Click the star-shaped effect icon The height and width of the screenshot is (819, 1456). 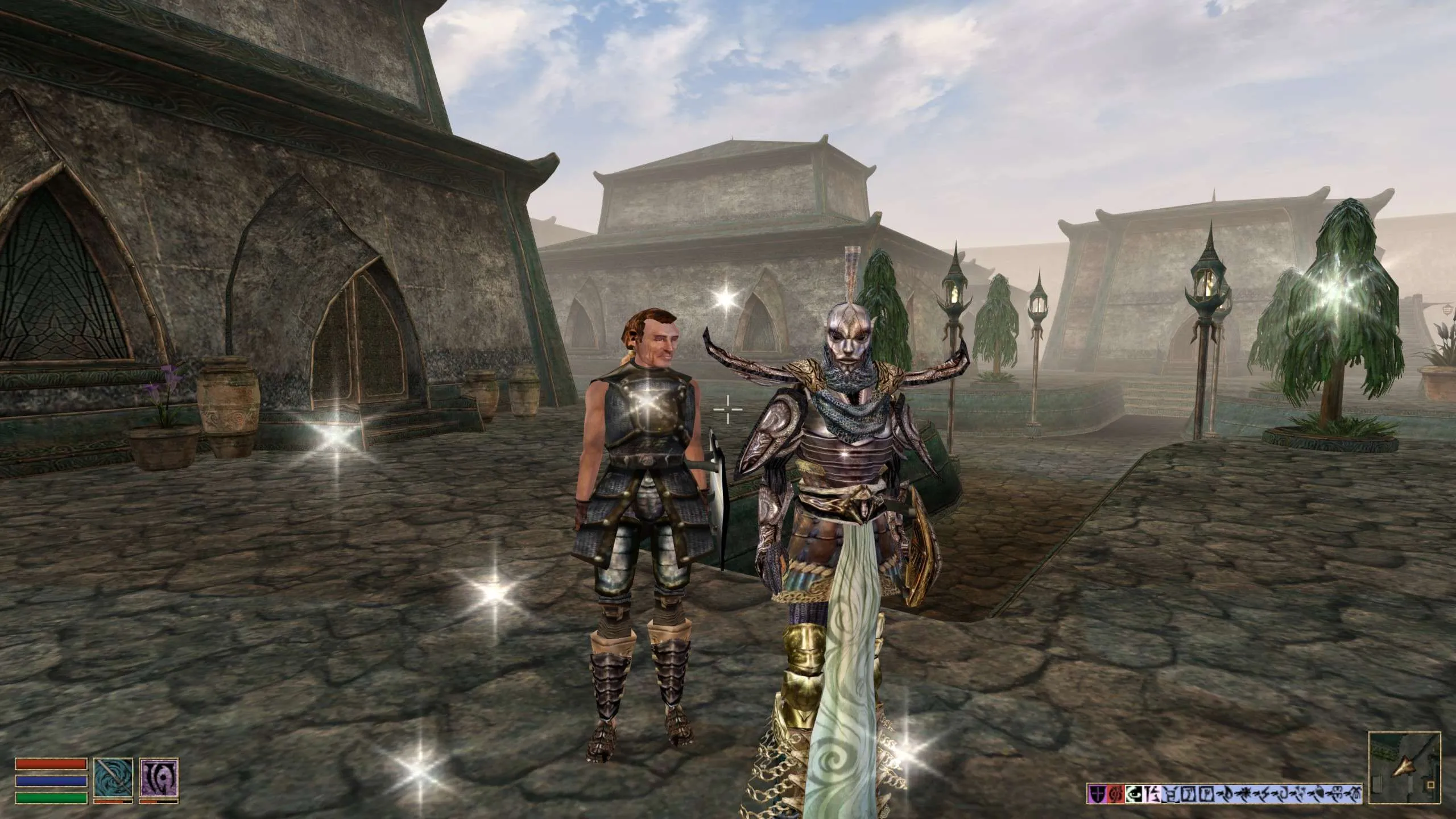coord(1246,793)
